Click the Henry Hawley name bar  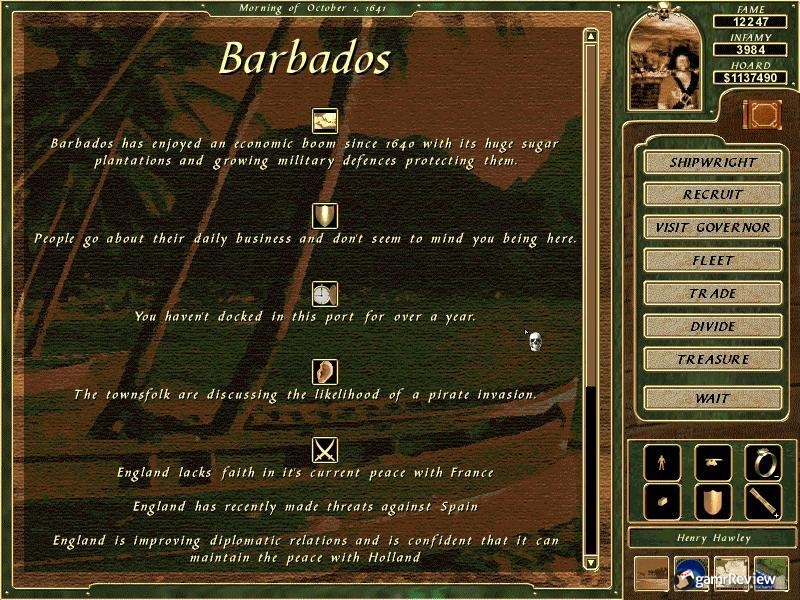pyautogui.click(x=712, y=539)
